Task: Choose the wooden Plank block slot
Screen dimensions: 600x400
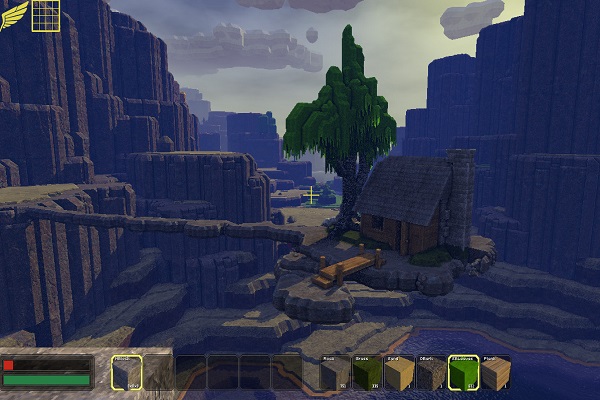Action: pos(495,373)
